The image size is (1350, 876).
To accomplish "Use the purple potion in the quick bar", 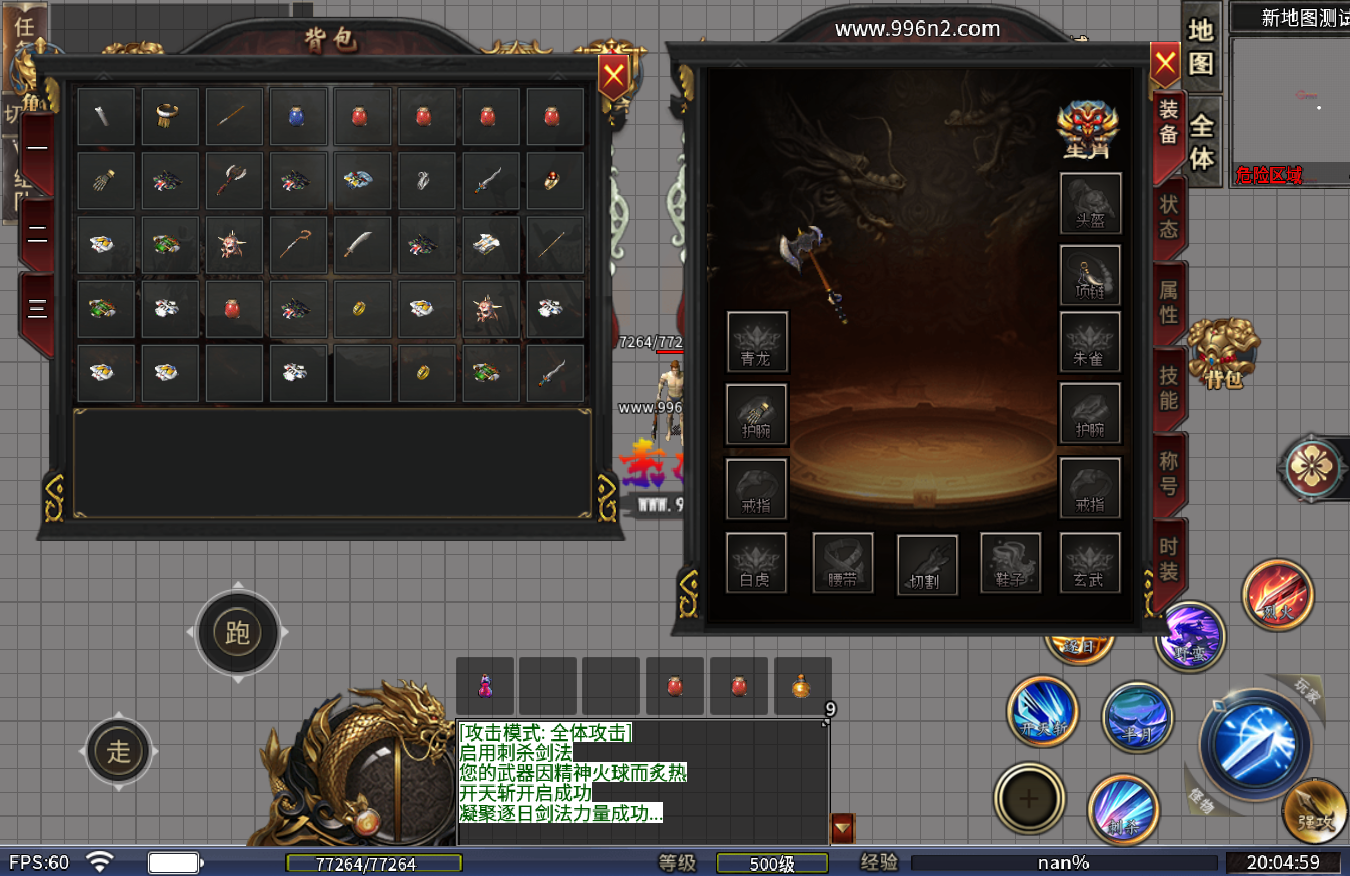I will coord(485,686).
